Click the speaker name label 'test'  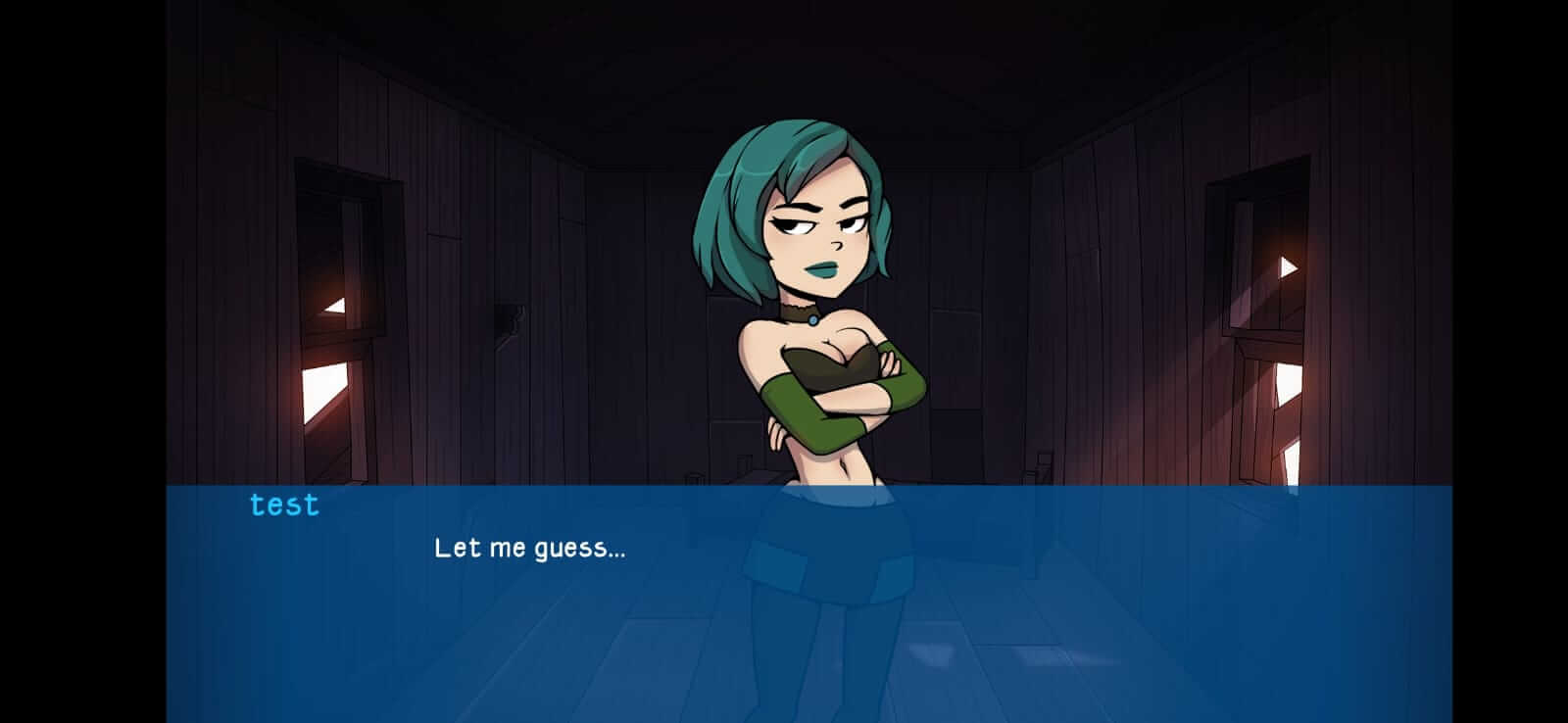tap(284, 505)
